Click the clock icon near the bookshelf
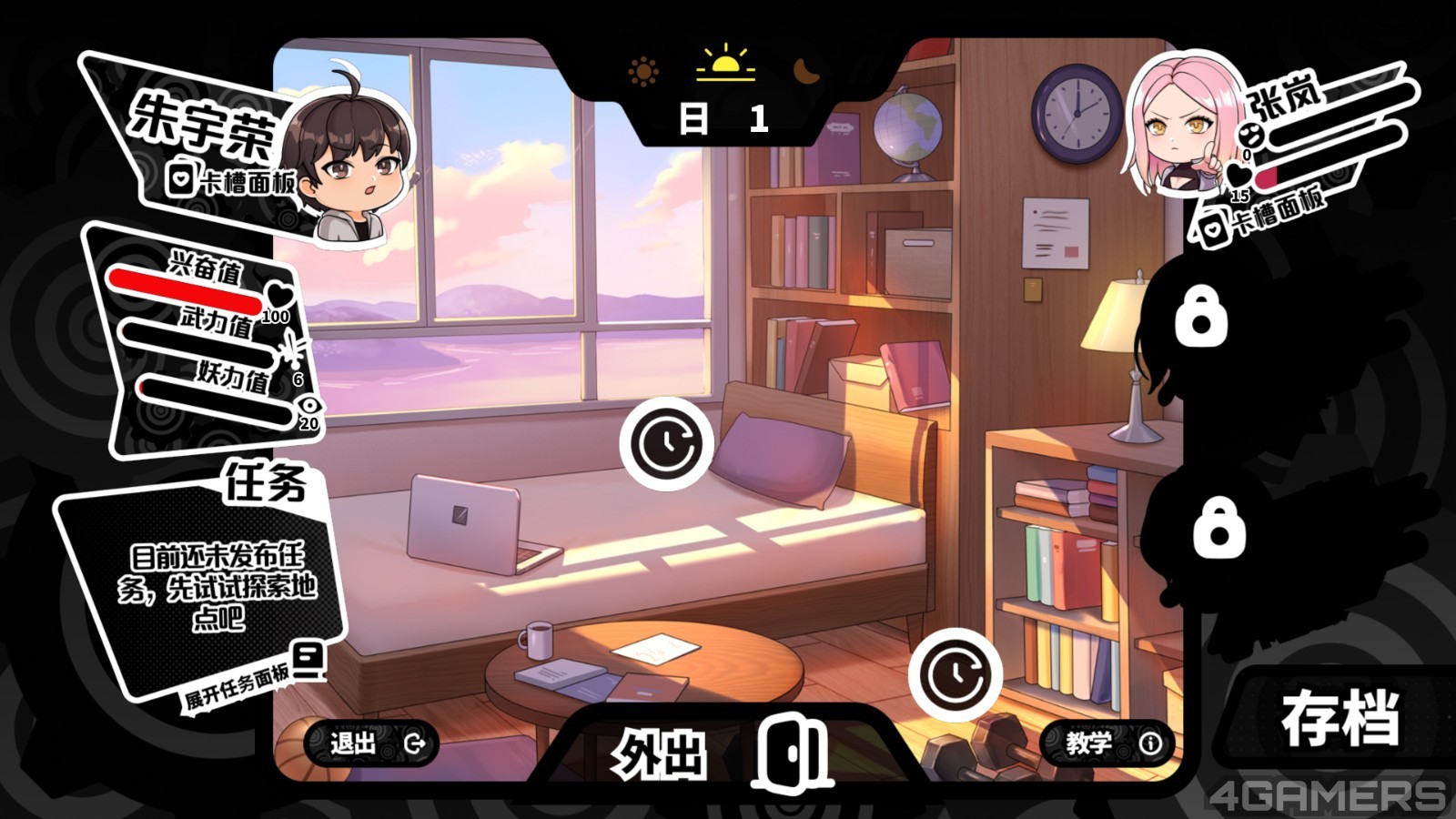Viewport: 1456px width, 819px height. coord(955,674)
